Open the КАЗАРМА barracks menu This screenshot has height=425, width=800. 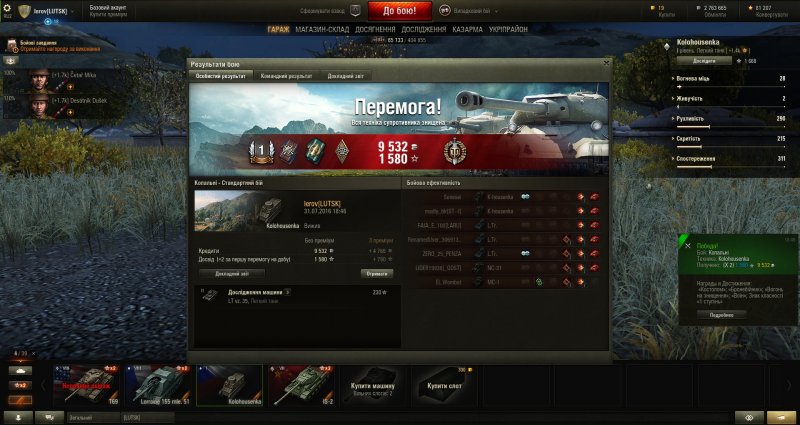point(469,30)
